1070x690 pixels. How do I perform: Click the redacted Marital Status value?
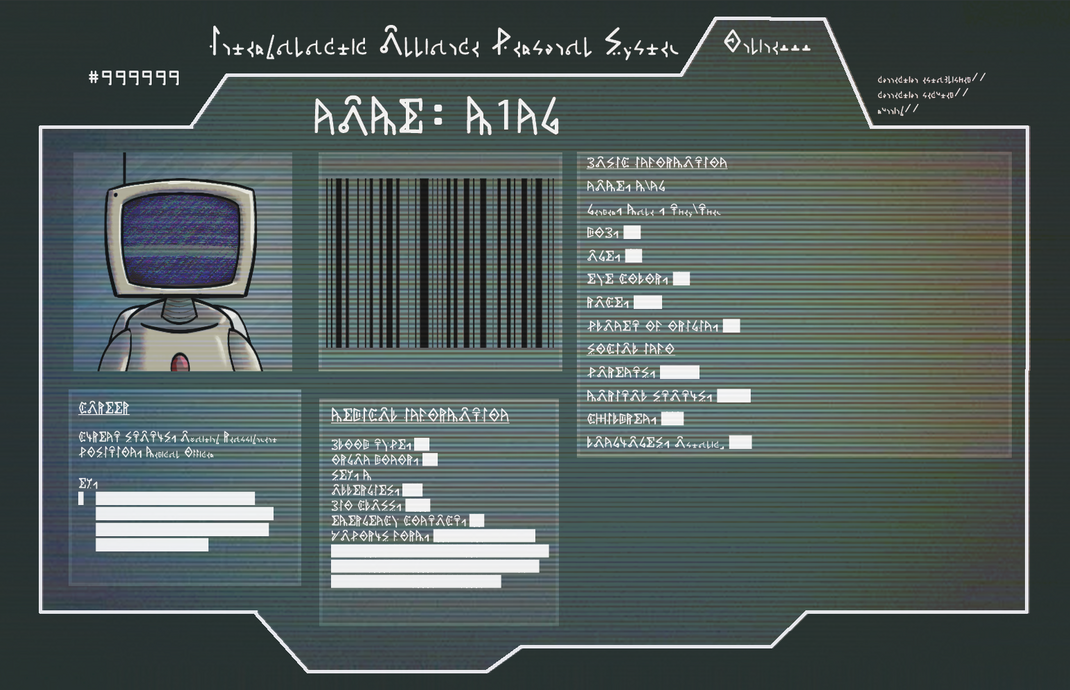pos(733,396)
